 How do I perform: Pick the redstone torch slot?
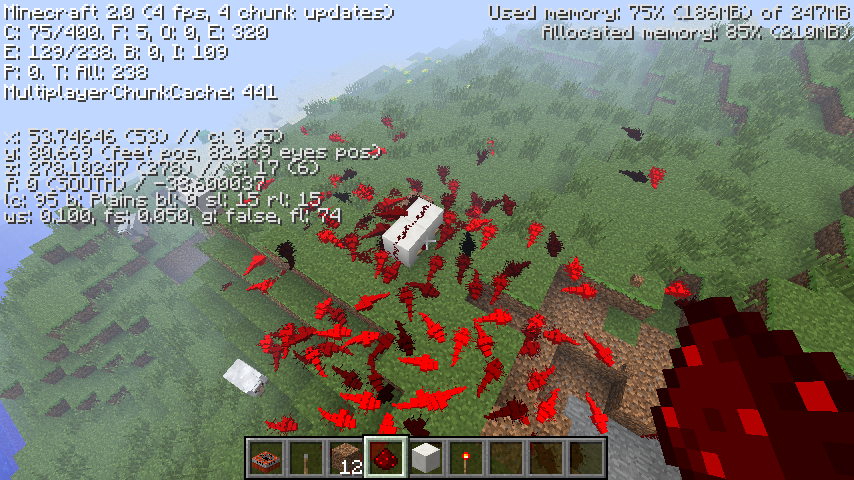[466, 457]
